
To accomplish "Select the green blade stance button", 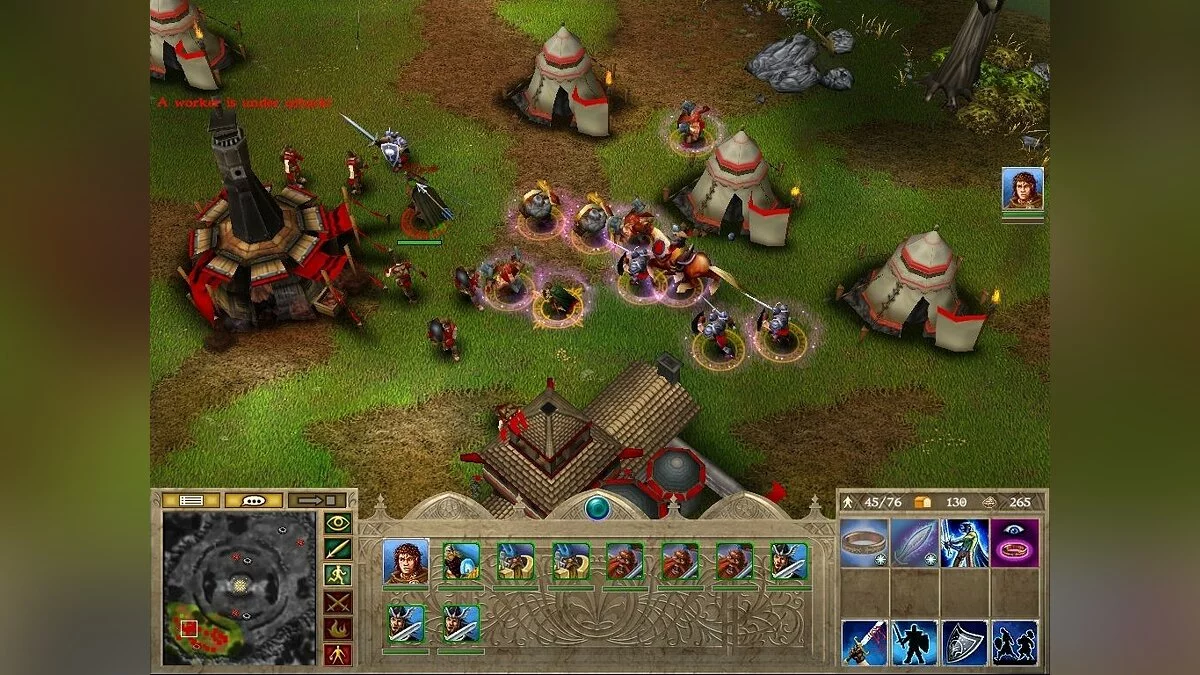I will point(337,548).
